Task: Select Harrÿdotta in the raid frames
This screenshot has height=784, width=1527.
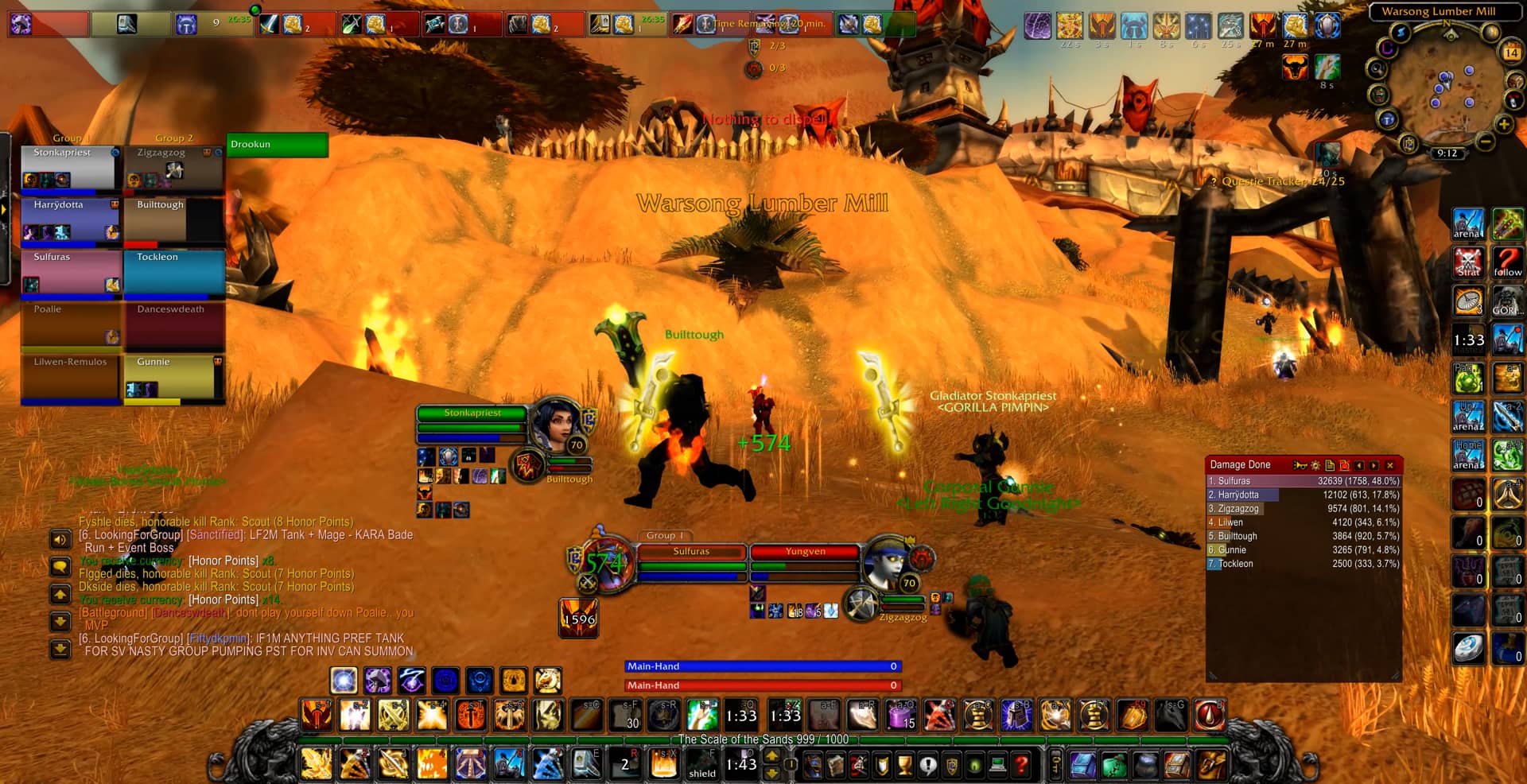Action: click(x=70, y=220)
